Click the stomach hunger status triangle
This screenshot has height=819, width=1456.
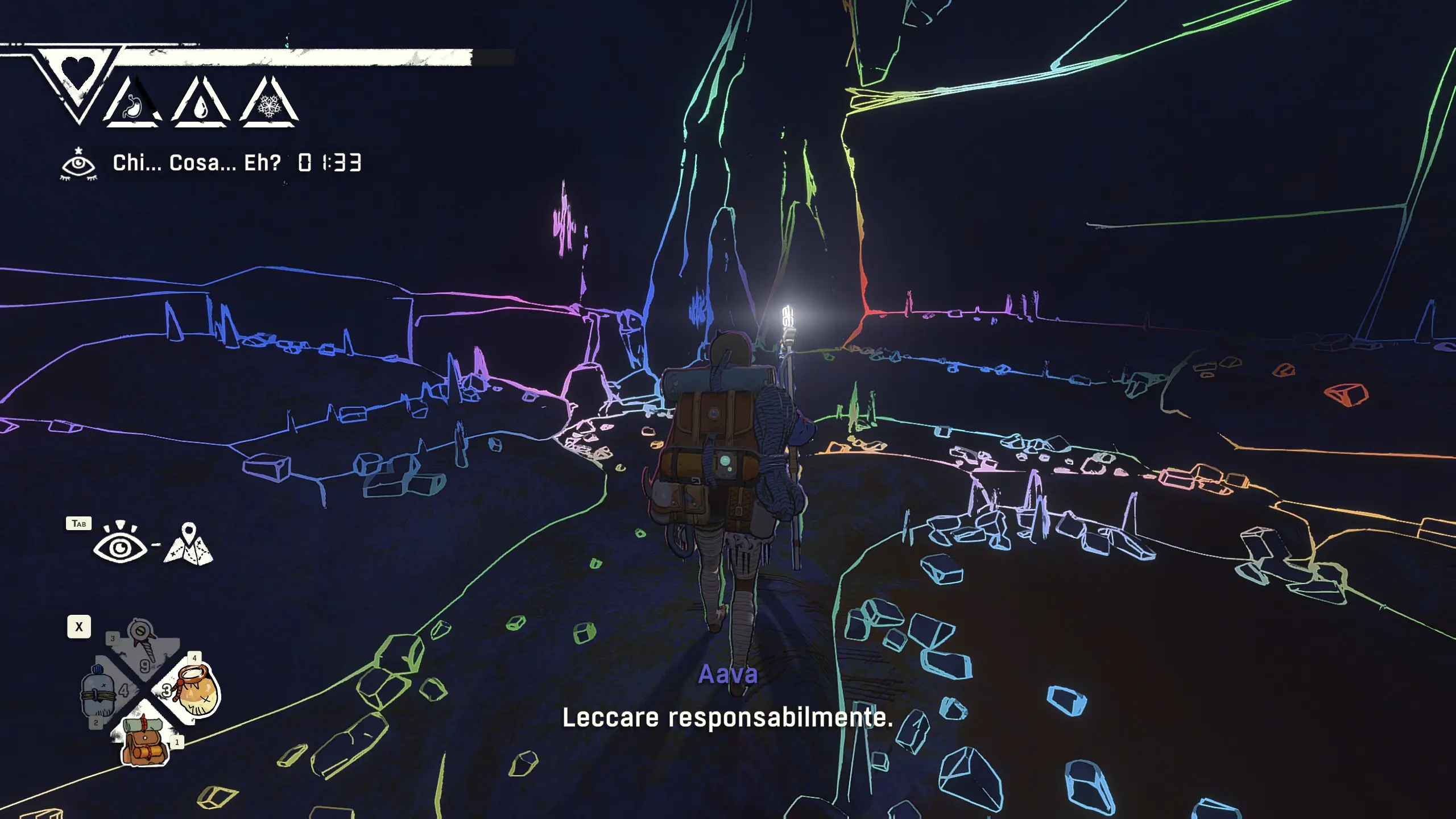[133, 104]
